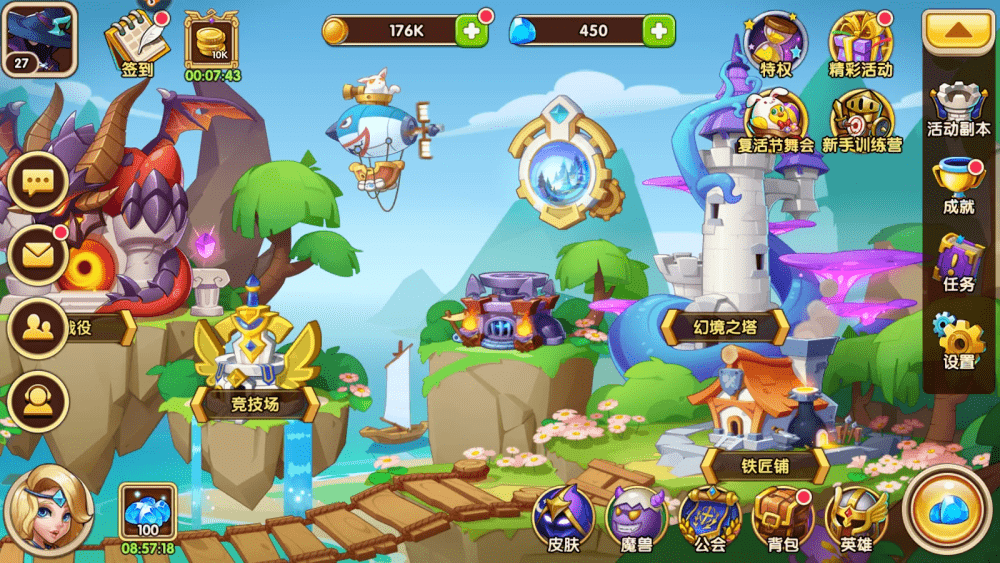The image size is (1000, 563).
Task: Check the mail envelope button
Action: pyautogui.click(x=38, y=255)
